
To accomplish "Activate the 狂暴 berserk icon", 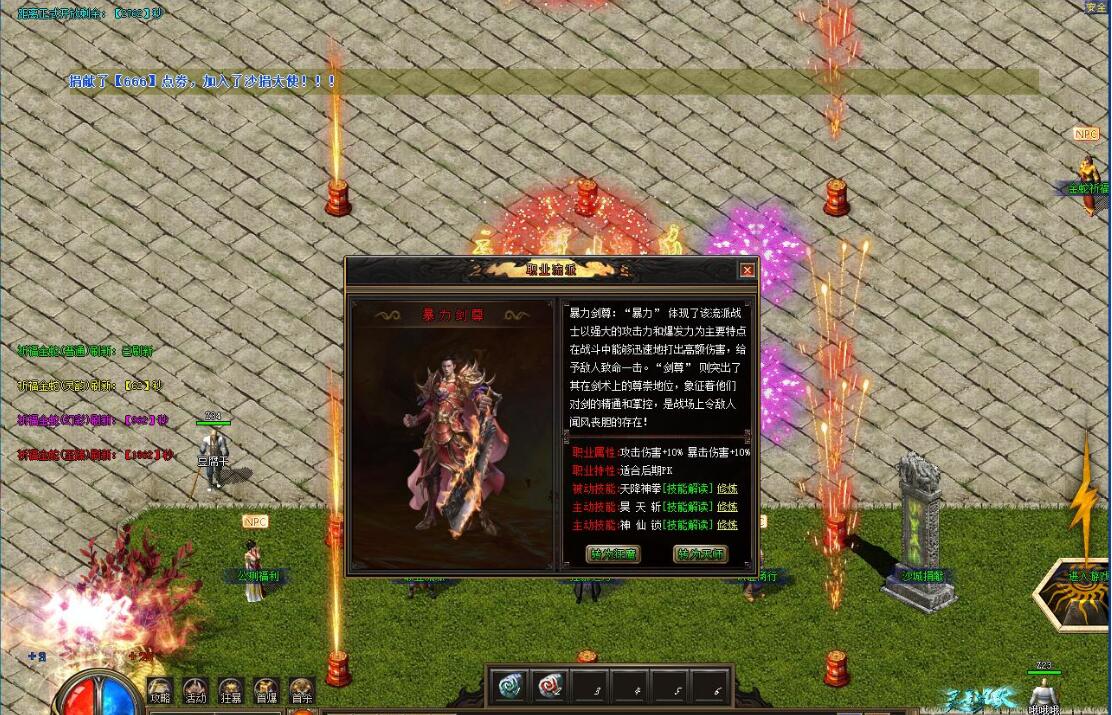I will tap(231, 691).
